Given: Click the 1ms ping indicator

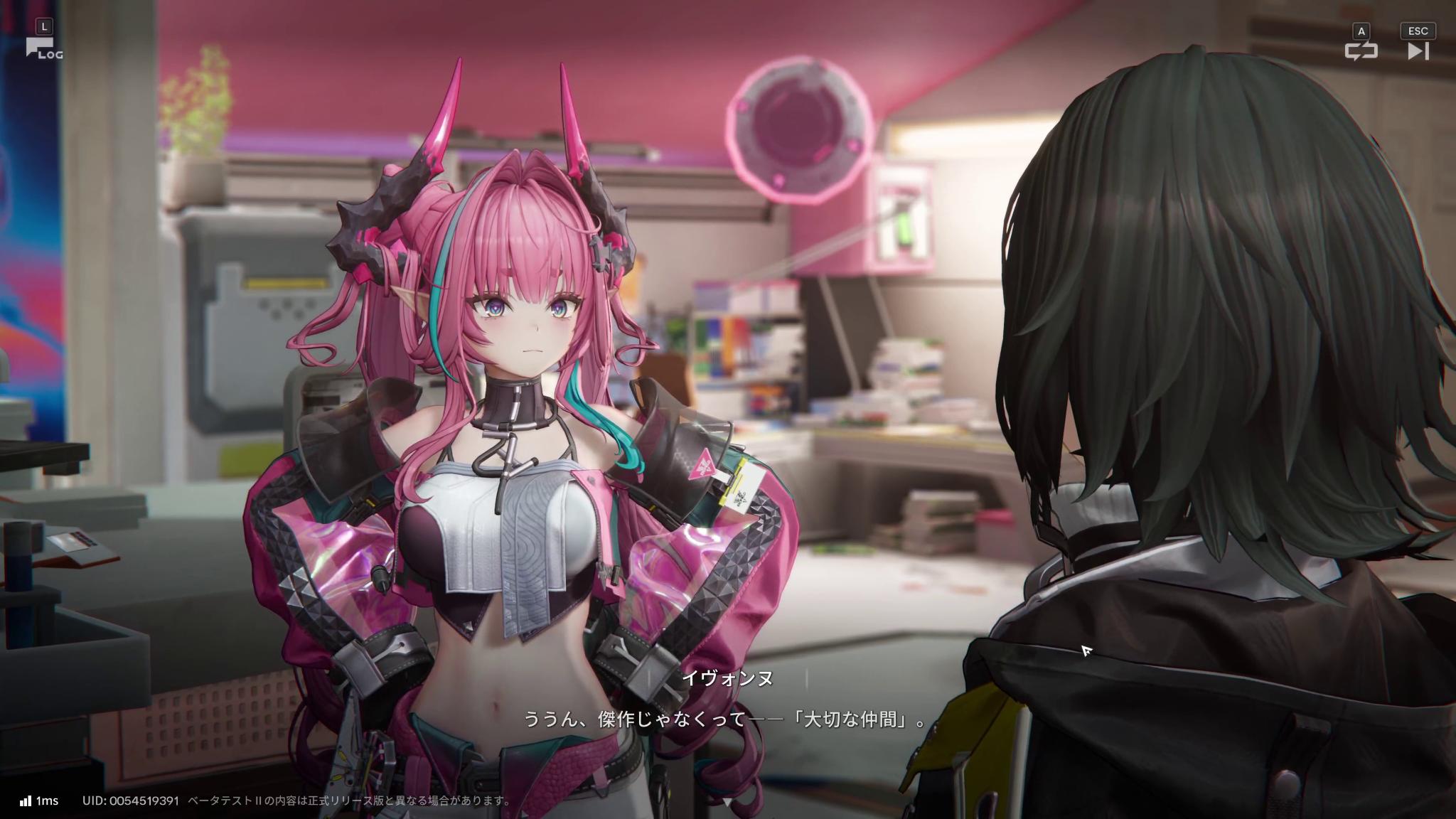Looking at the screenshot, I should pyautogui.click(x=48, y=801).
